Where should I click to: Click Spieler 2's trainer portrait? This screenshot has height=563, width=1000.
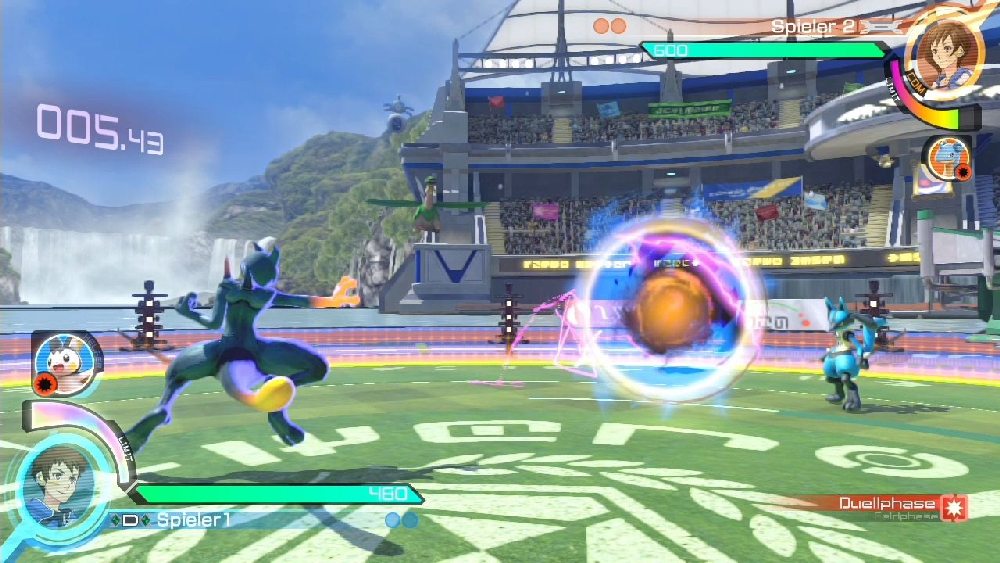point(943,57)
